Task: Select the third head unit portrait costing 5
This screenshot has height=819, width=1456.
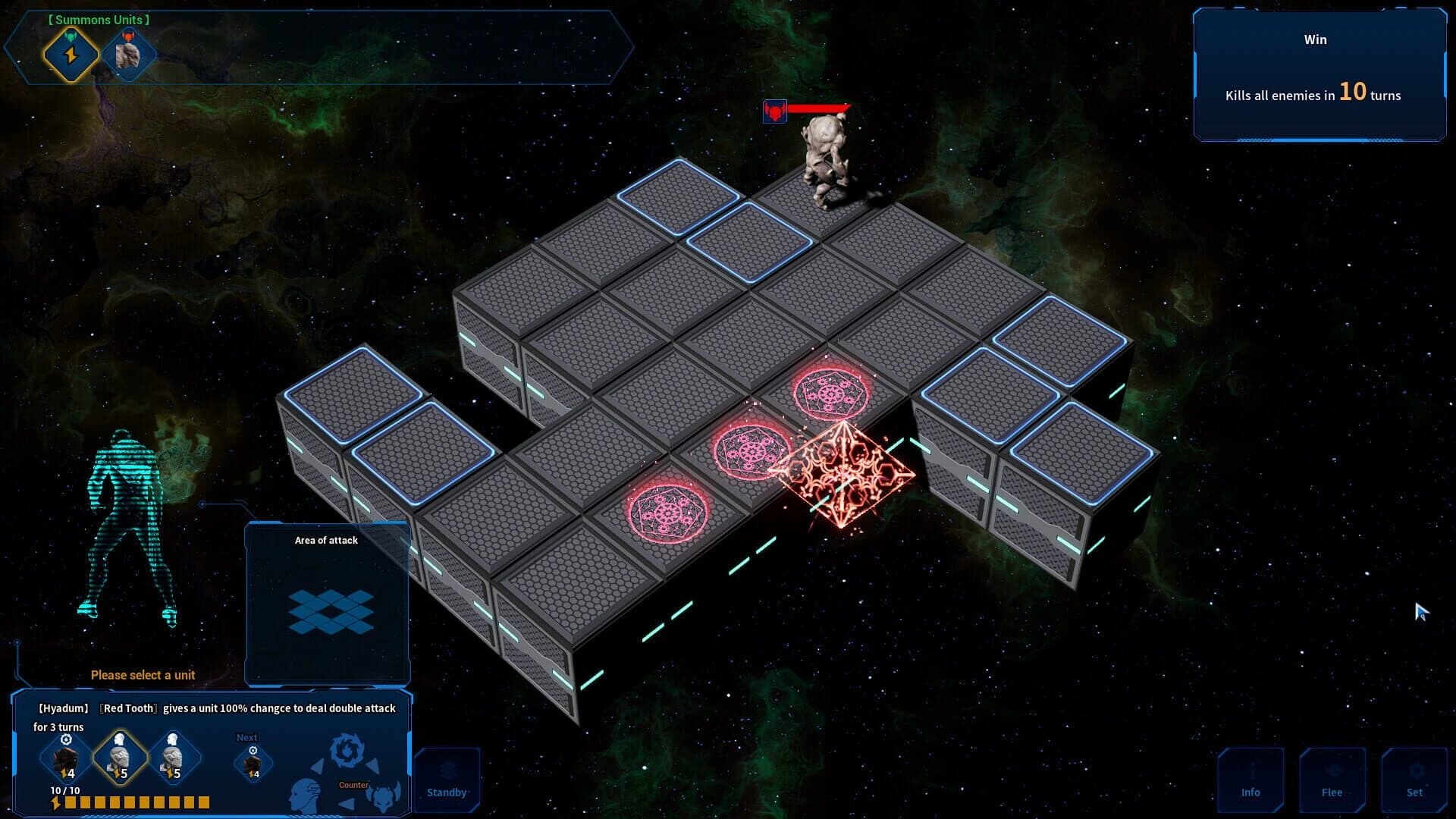Action: point(175,758)
